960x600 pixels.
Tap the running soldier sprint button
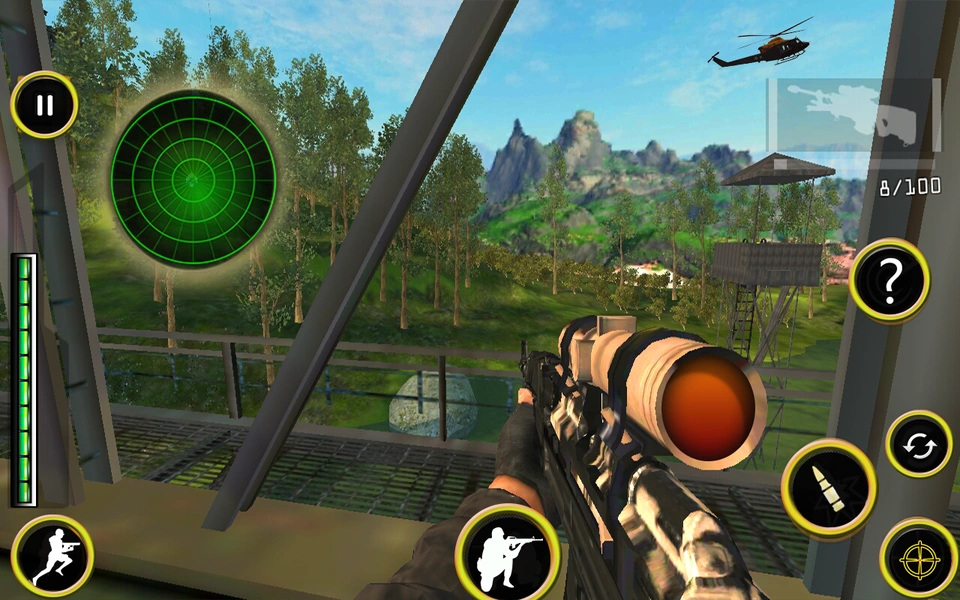point(52,556)
